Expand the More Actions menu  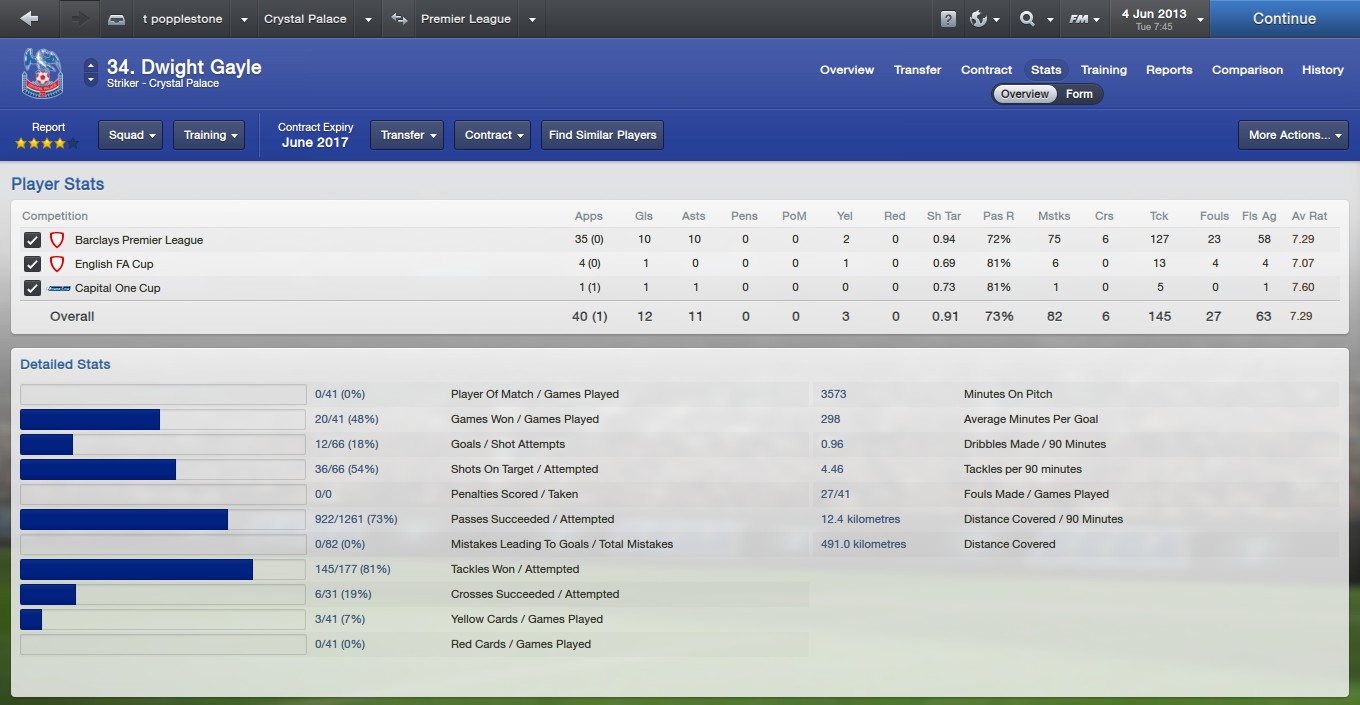pyautogui.click(x=1293, y=135)
